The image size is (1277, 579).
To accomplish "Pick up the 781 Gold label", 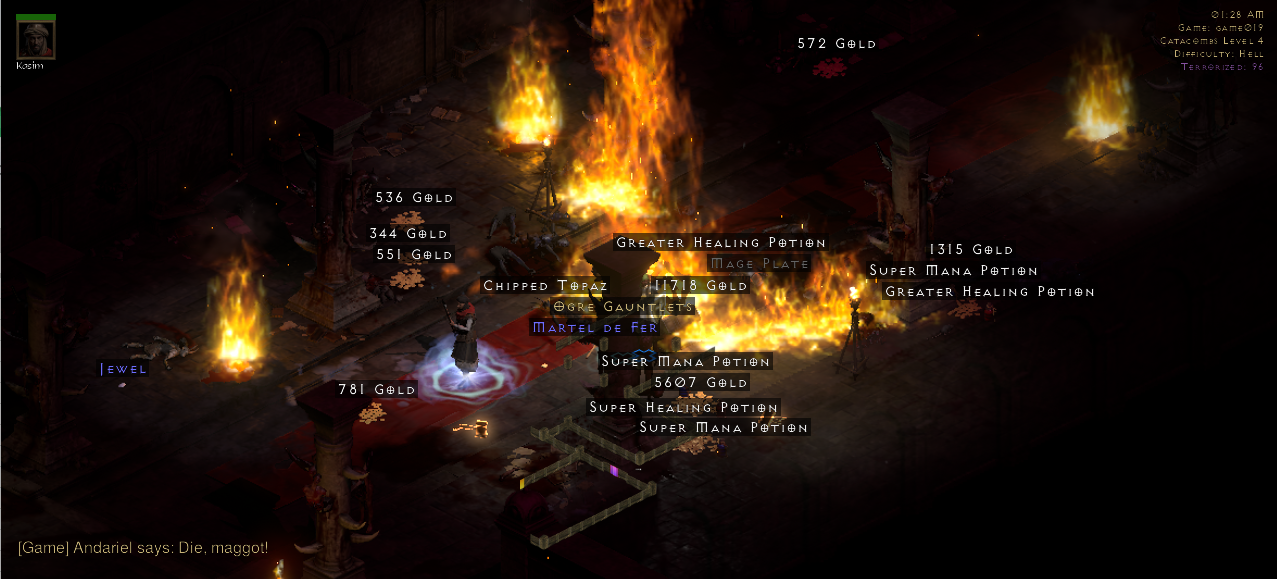I will point(377,390).
